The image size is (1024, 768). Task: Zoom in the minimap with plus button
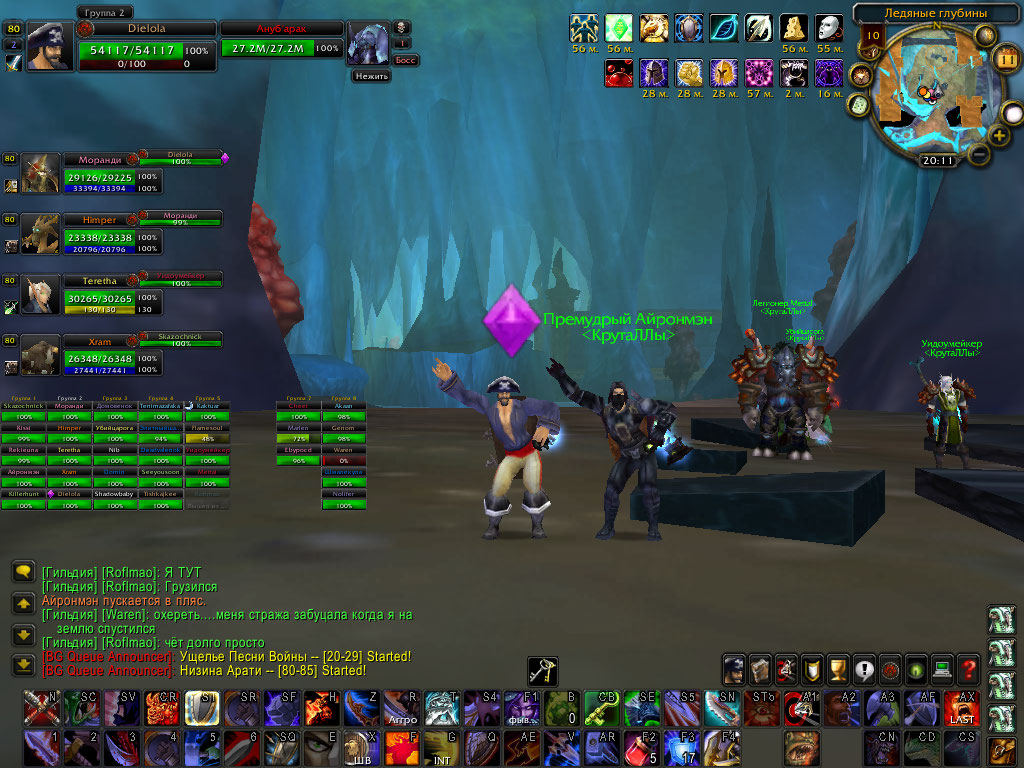tap(998, 135)
